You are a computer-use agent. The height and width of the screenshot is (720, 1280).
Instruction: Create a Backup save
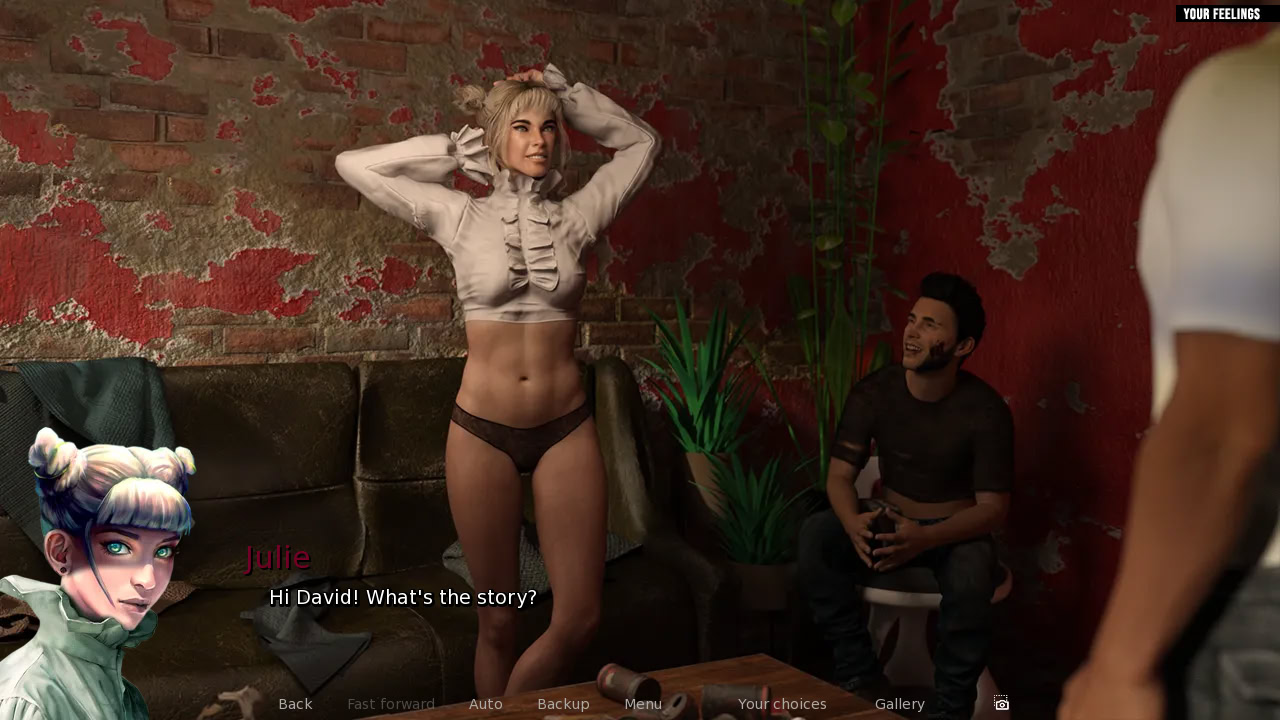click(x=563, y=703)
